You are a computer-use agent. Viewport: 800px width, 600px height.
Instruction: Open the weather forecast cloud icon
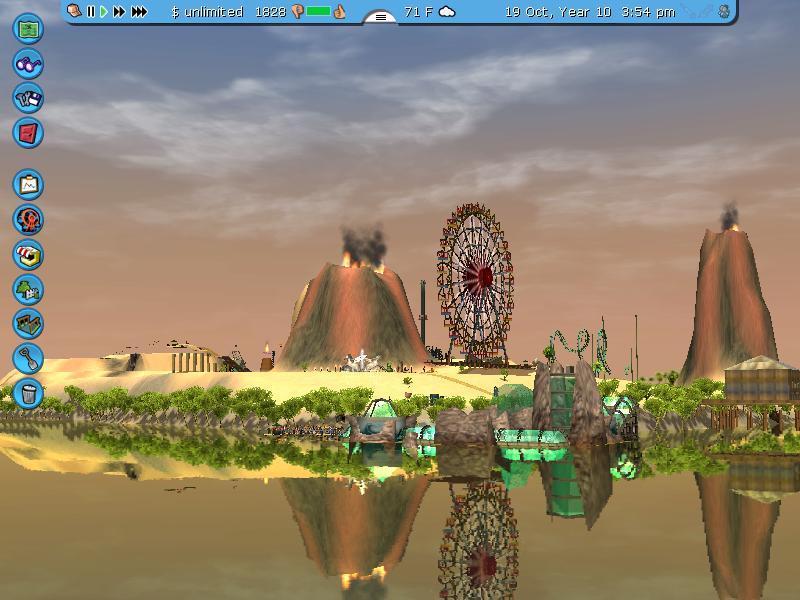pos(447,12)
